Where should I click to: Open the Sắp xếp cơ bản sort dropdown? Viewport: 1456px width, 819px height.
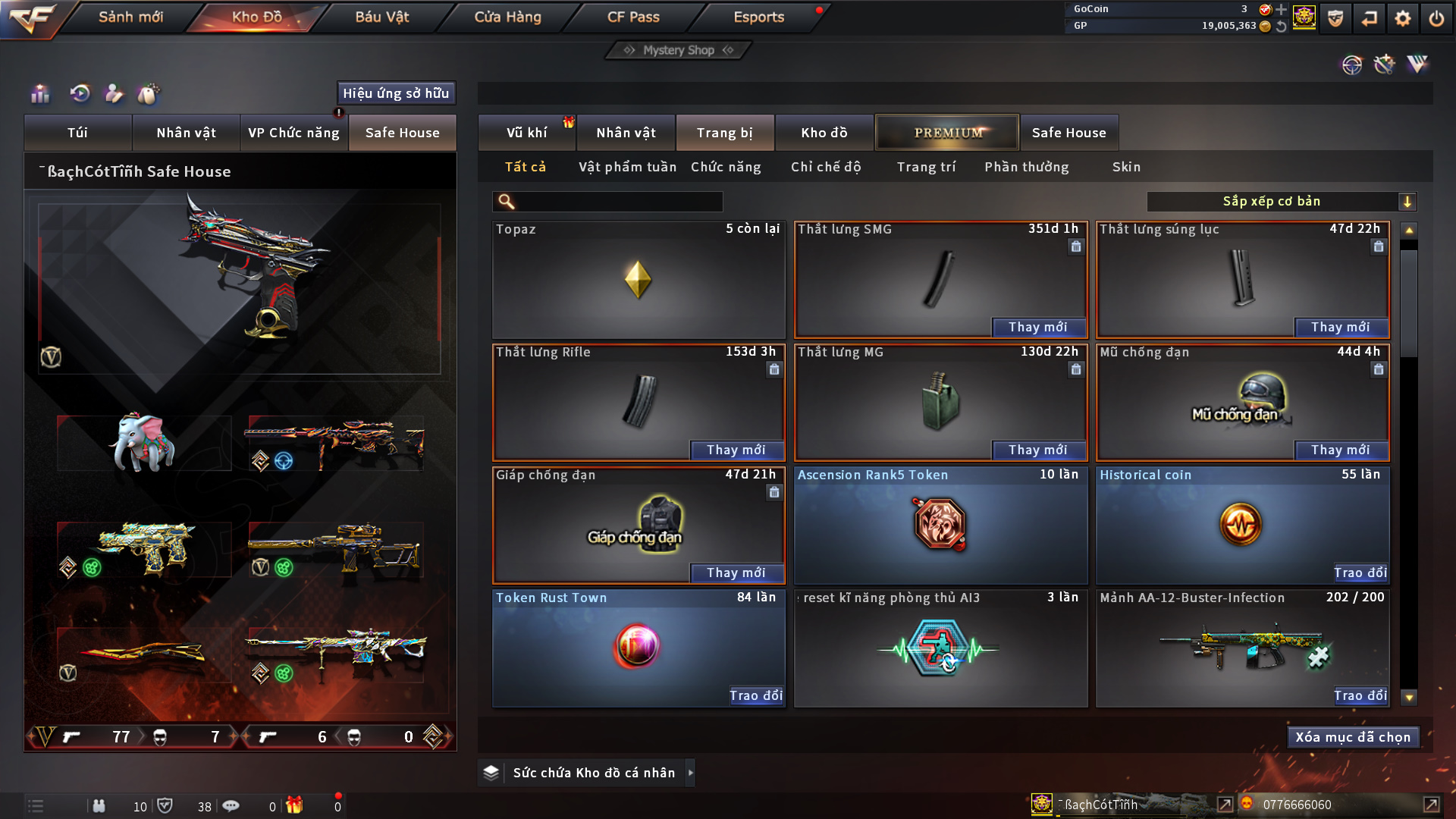[1281, 202]
